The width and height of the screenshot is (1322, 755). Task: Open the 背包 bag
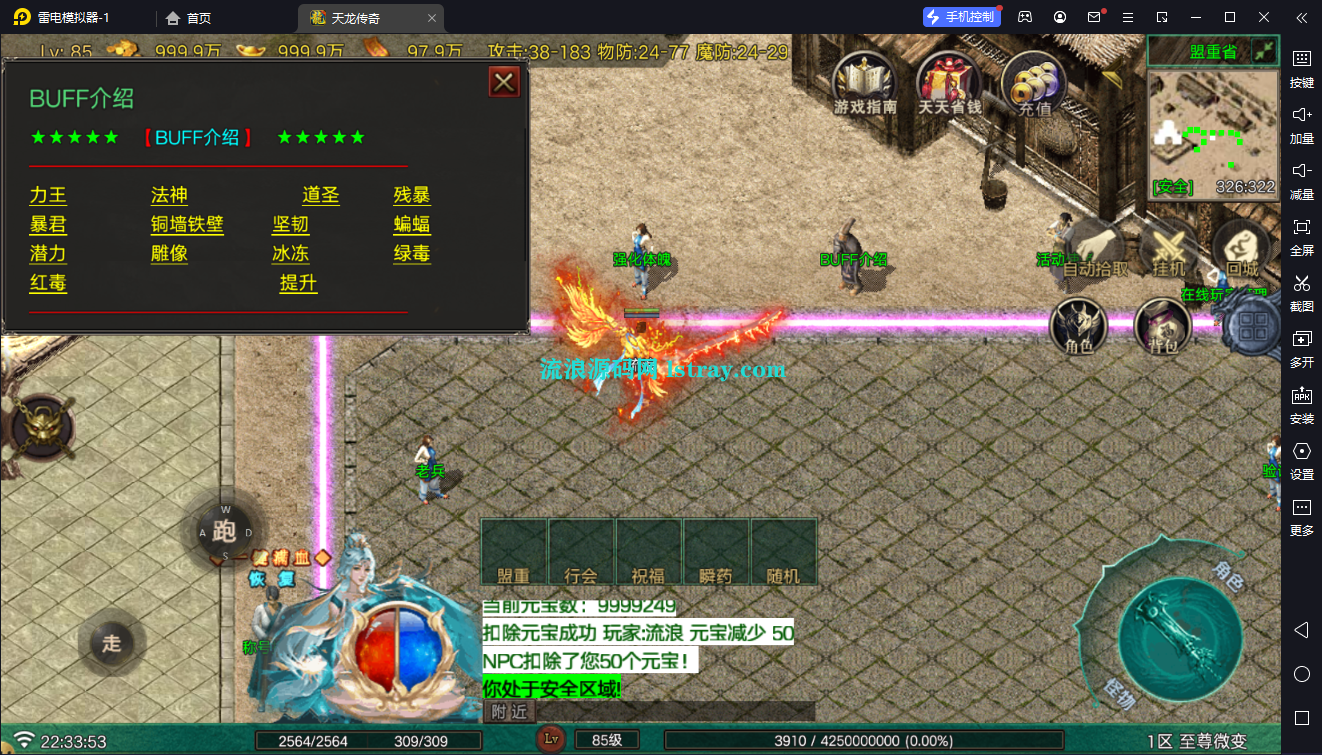1162,326
